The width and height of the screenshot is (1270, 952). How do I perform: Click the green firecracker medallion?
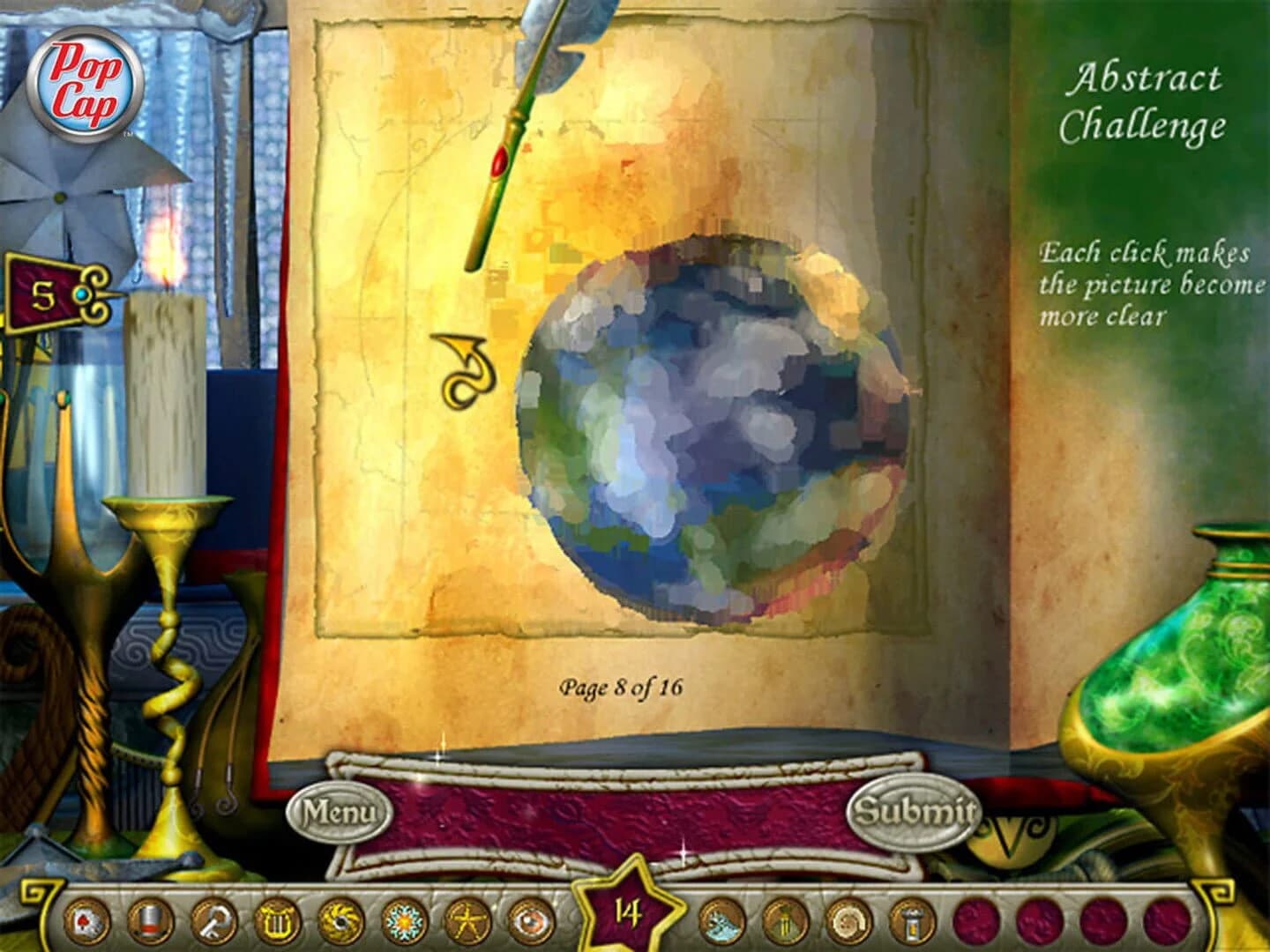click(x=784, y=923)
